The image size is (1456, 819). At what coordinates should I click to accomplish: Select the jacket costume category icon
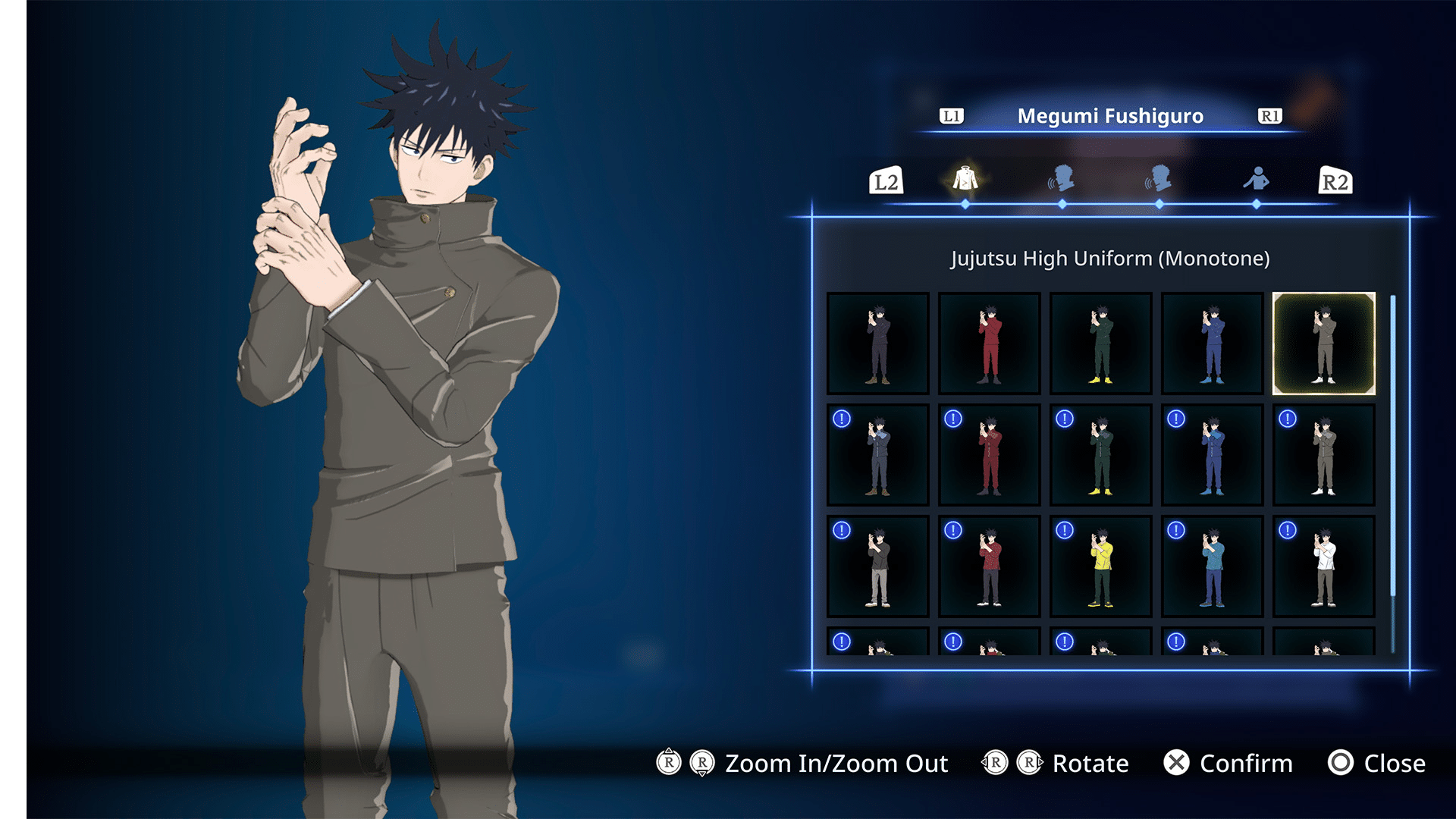click(x=964, y=178)
